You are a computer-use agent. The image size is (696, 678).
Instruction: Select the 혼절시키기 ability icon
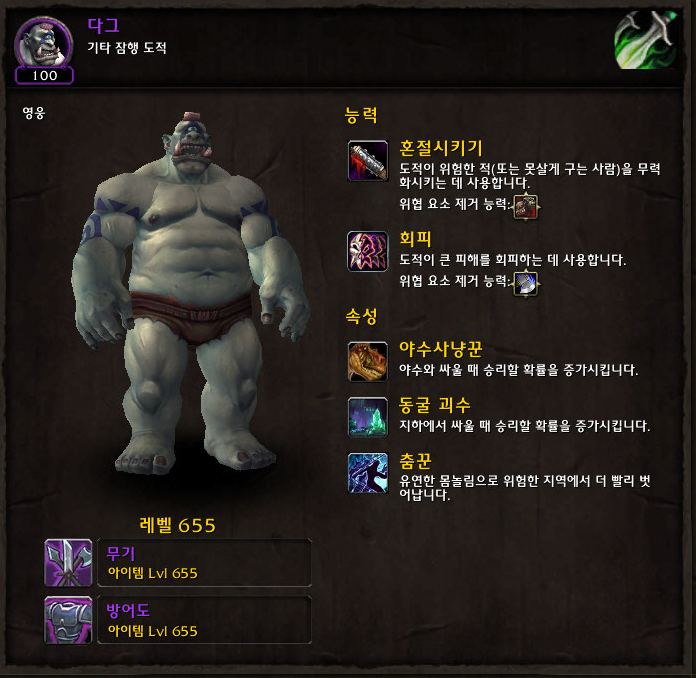pos(367,162)
